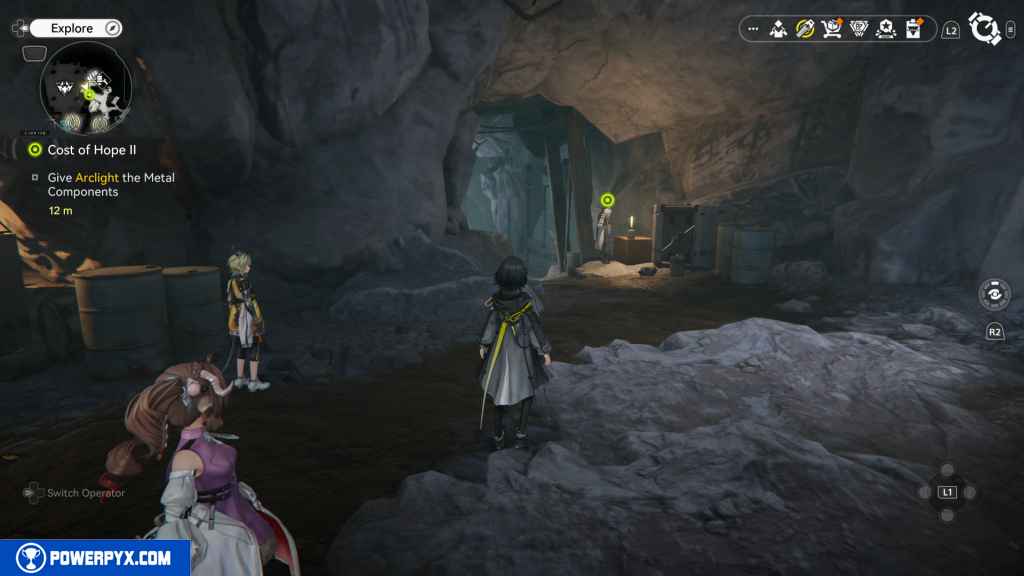
Task: Open the clipboard missions icon
Action: 912,29
